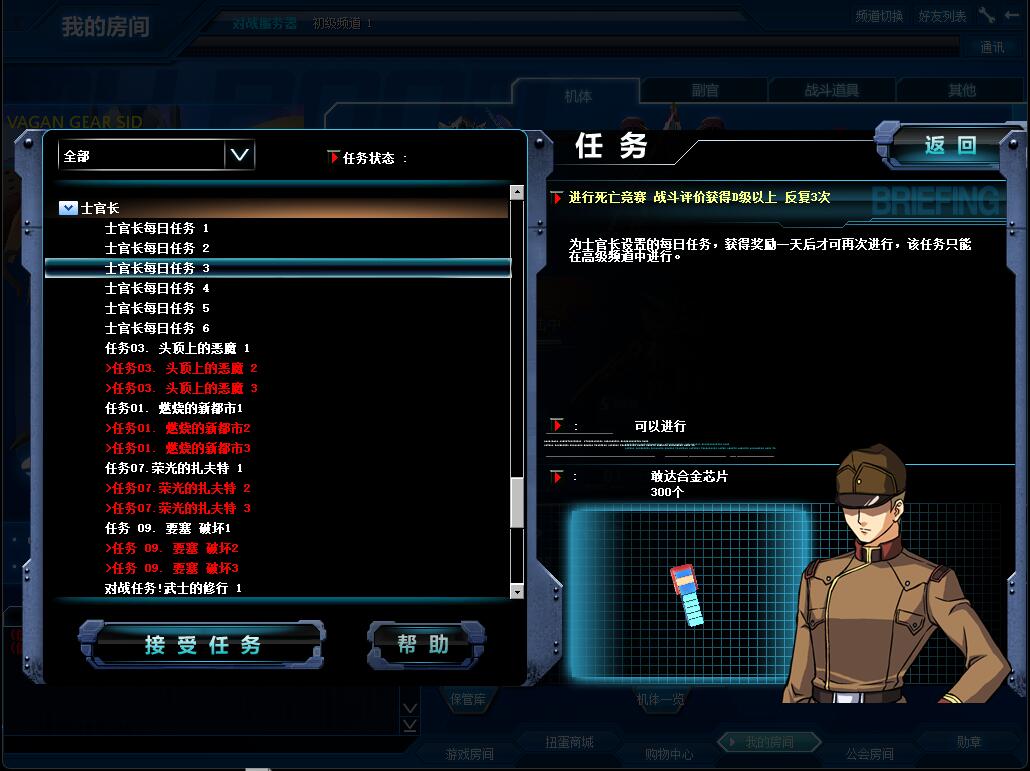The width and height of the screenshot is (1030, 771).
Task: Select 任务01. 燃烧的新都市1 mission
Action: (174, 408)
